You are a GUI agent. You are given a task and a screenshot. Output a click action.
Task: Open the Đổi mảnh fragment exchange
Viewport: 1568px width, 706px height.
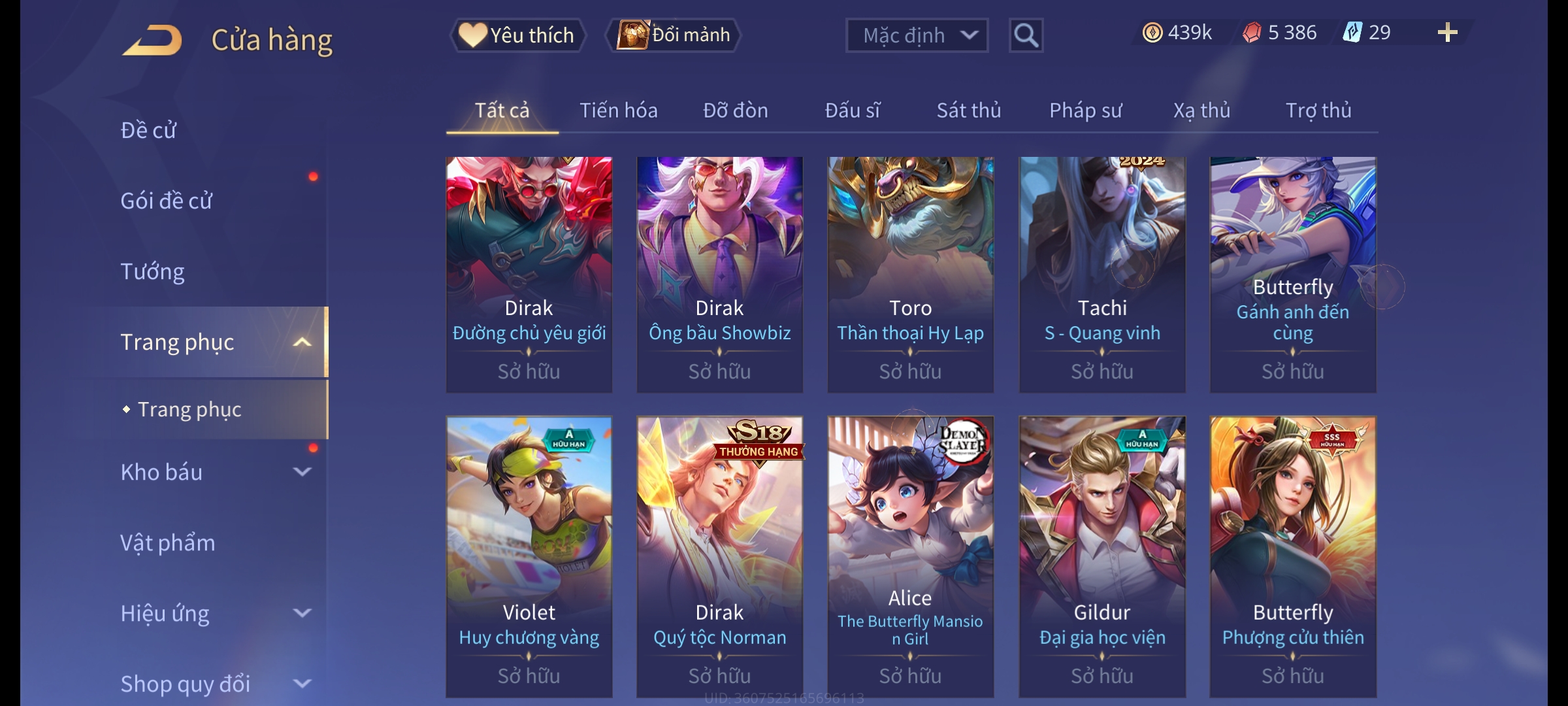(x=674, y=35)
